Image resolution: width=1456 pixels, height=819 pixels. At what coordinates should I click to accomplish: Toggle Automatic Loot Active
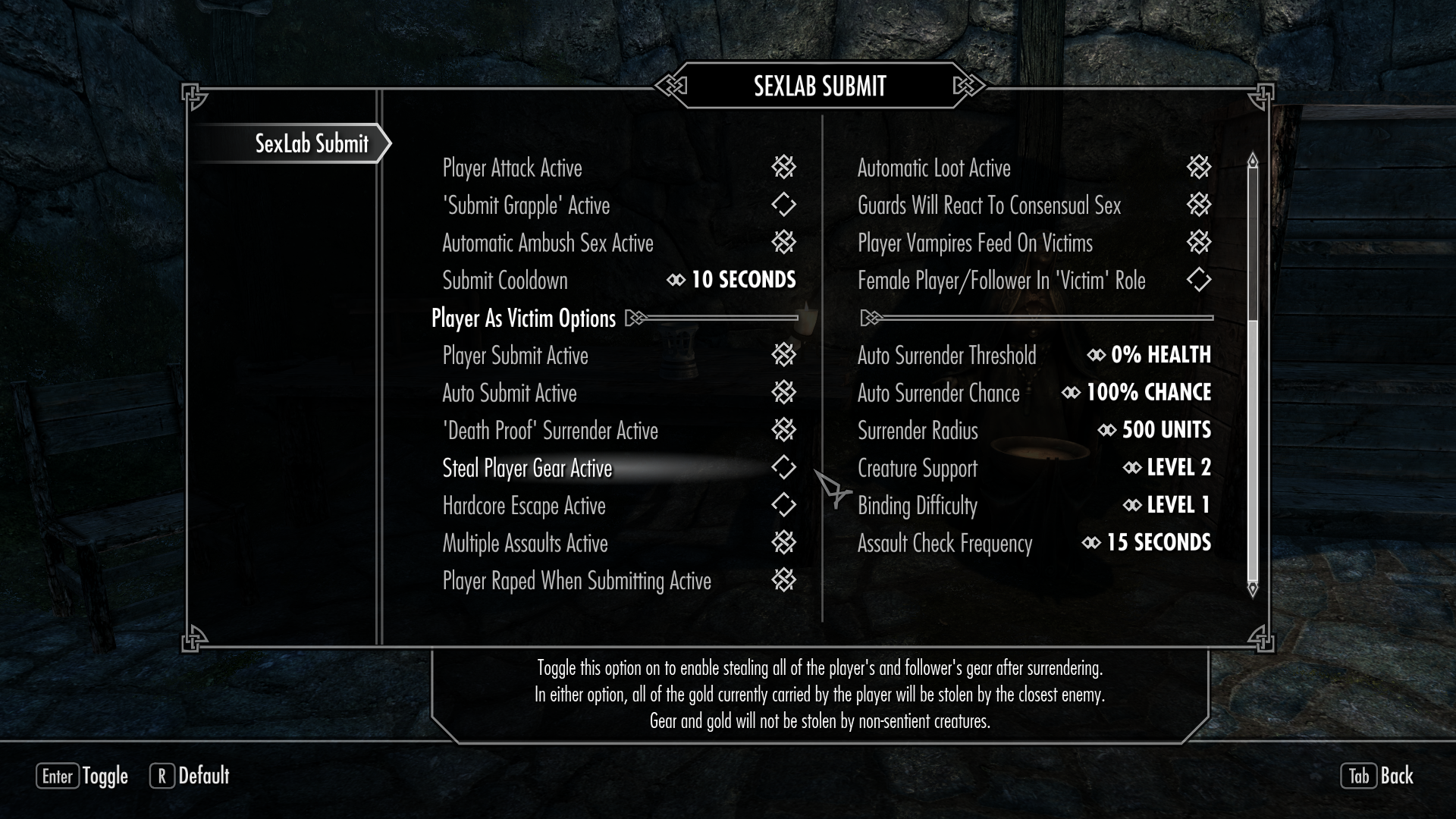pyautogui.click(x=1198, y=167)
